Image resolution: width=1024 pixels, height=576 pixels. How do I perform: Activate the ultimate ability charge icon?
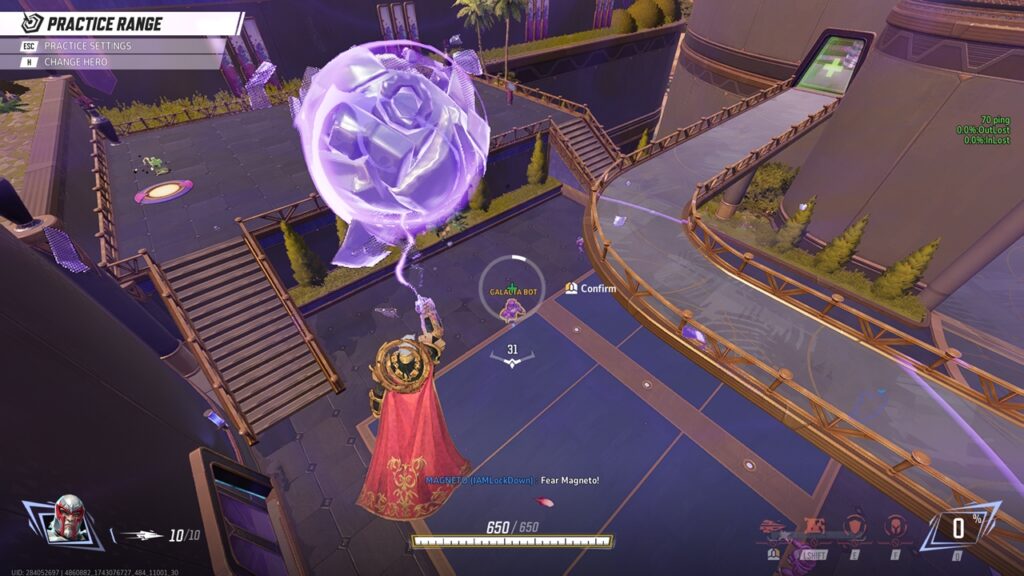(957, 528)
